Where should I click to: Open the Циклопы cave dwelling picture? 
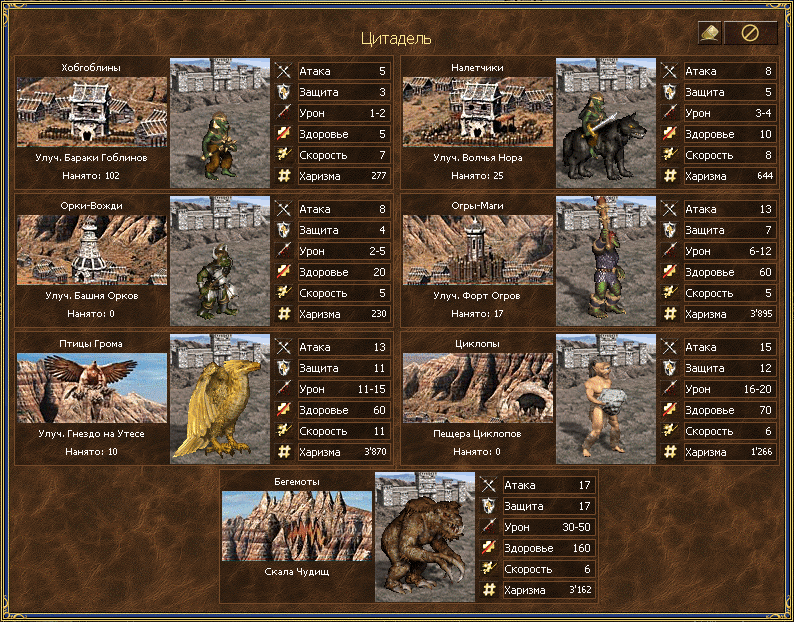point(478,388)
